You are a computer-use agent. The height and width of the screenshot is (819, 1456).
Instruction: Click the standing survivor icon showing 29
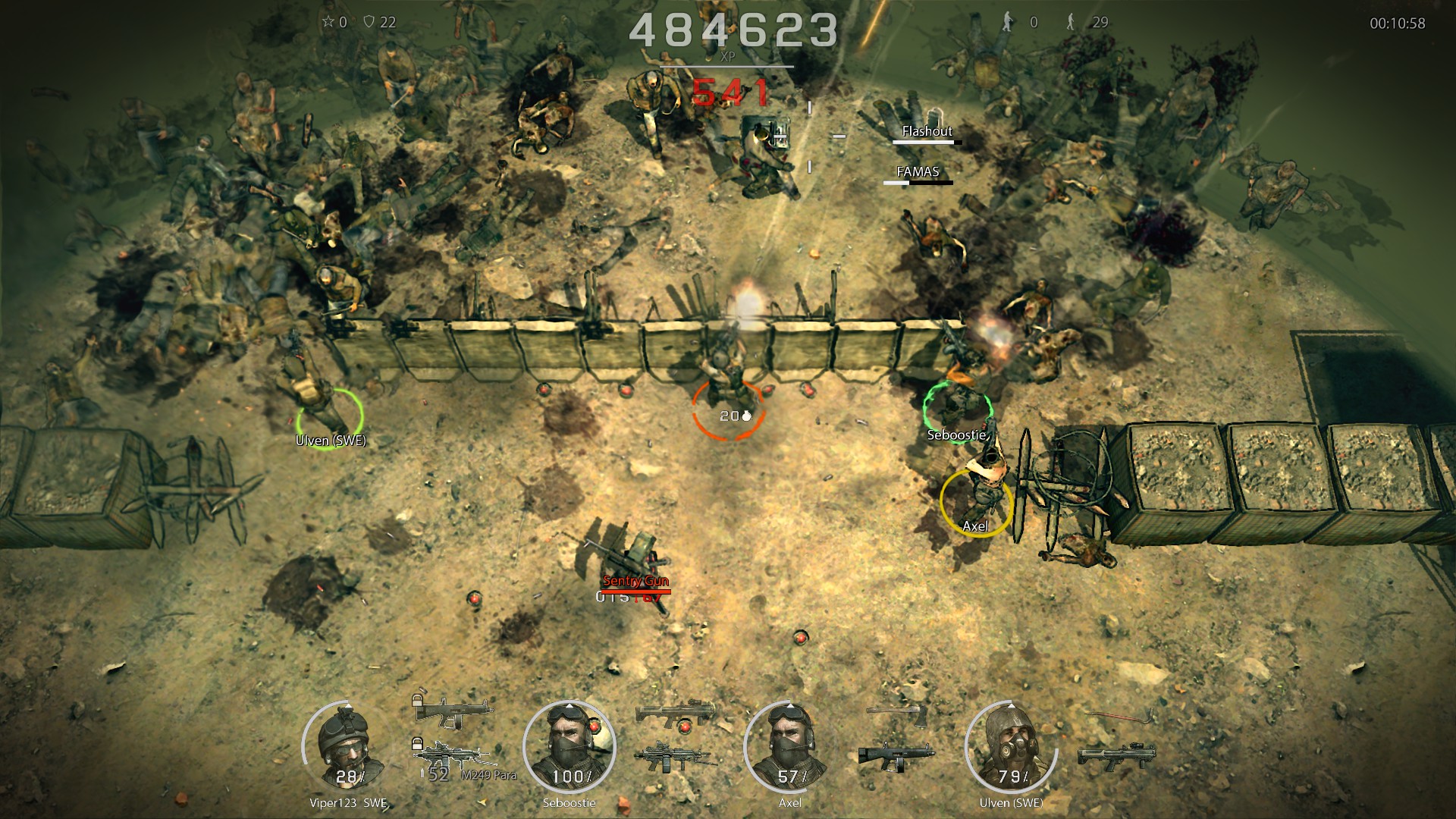click(1070, 20)
